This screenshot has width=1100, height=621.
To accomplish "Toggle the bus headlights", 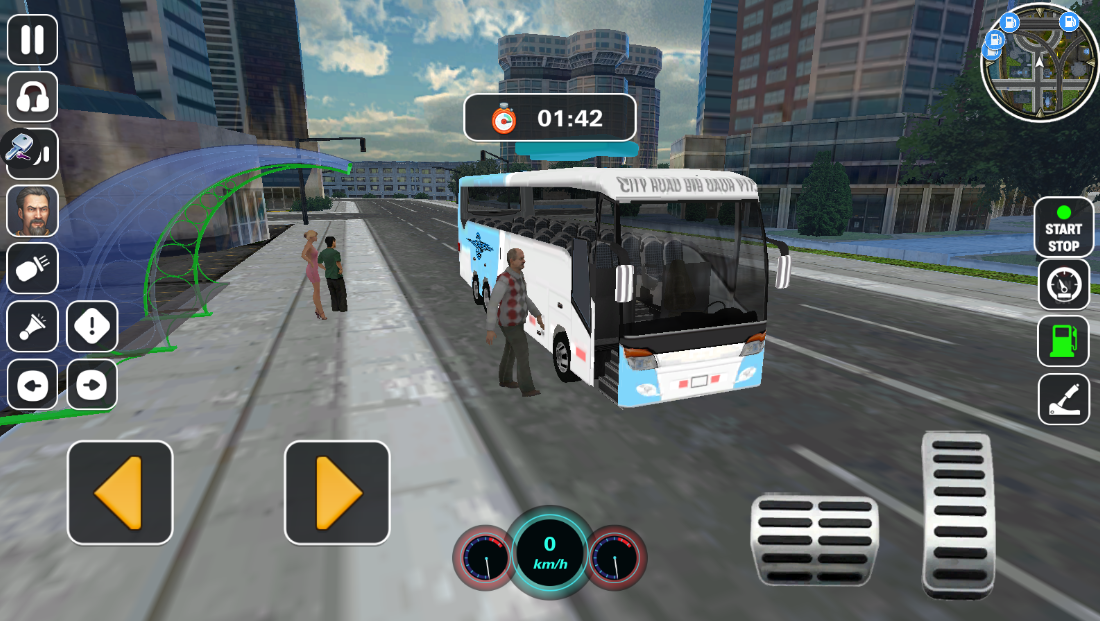I will [32, 269].
